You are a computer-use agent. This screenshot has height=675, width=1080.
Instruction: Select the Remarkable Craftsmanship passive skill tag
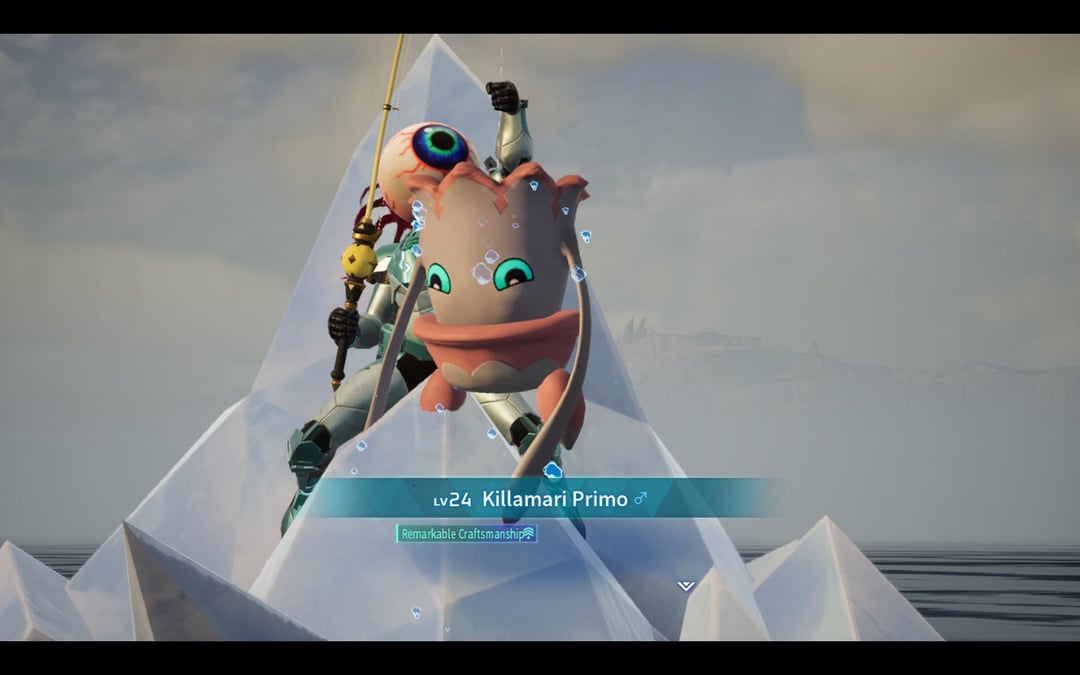coord(467,534)
